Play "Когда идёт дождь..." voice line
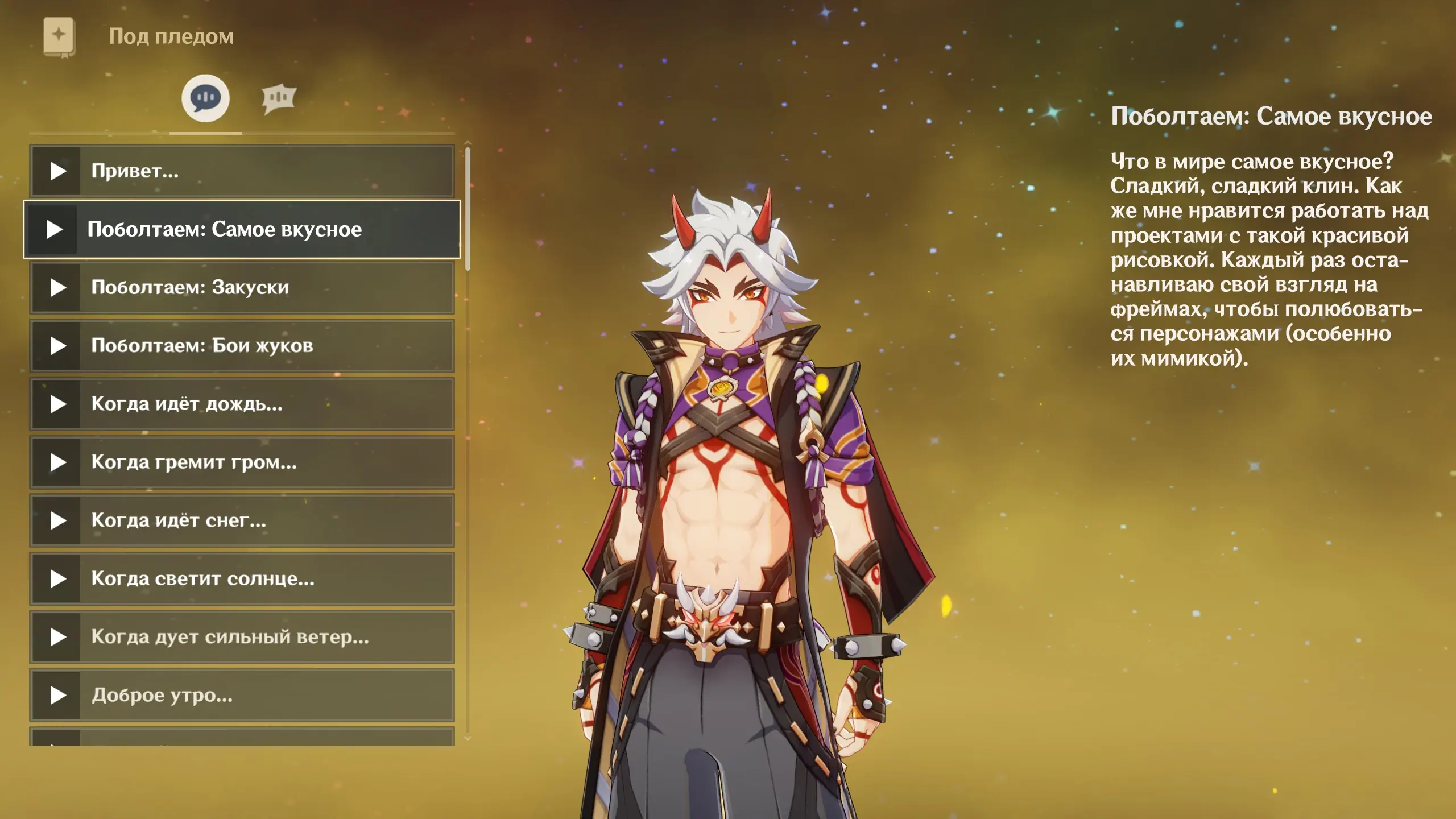The image size is (1456, 819). (58, 404)
